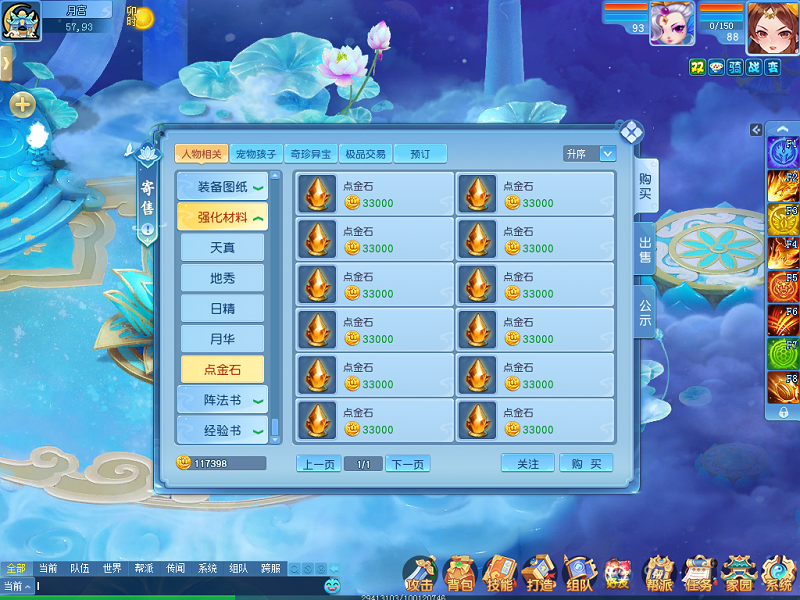Viewport: 800px width, 600px height.
Task: Choose the 天真 material subcategory
Action: tap(222, 247)
